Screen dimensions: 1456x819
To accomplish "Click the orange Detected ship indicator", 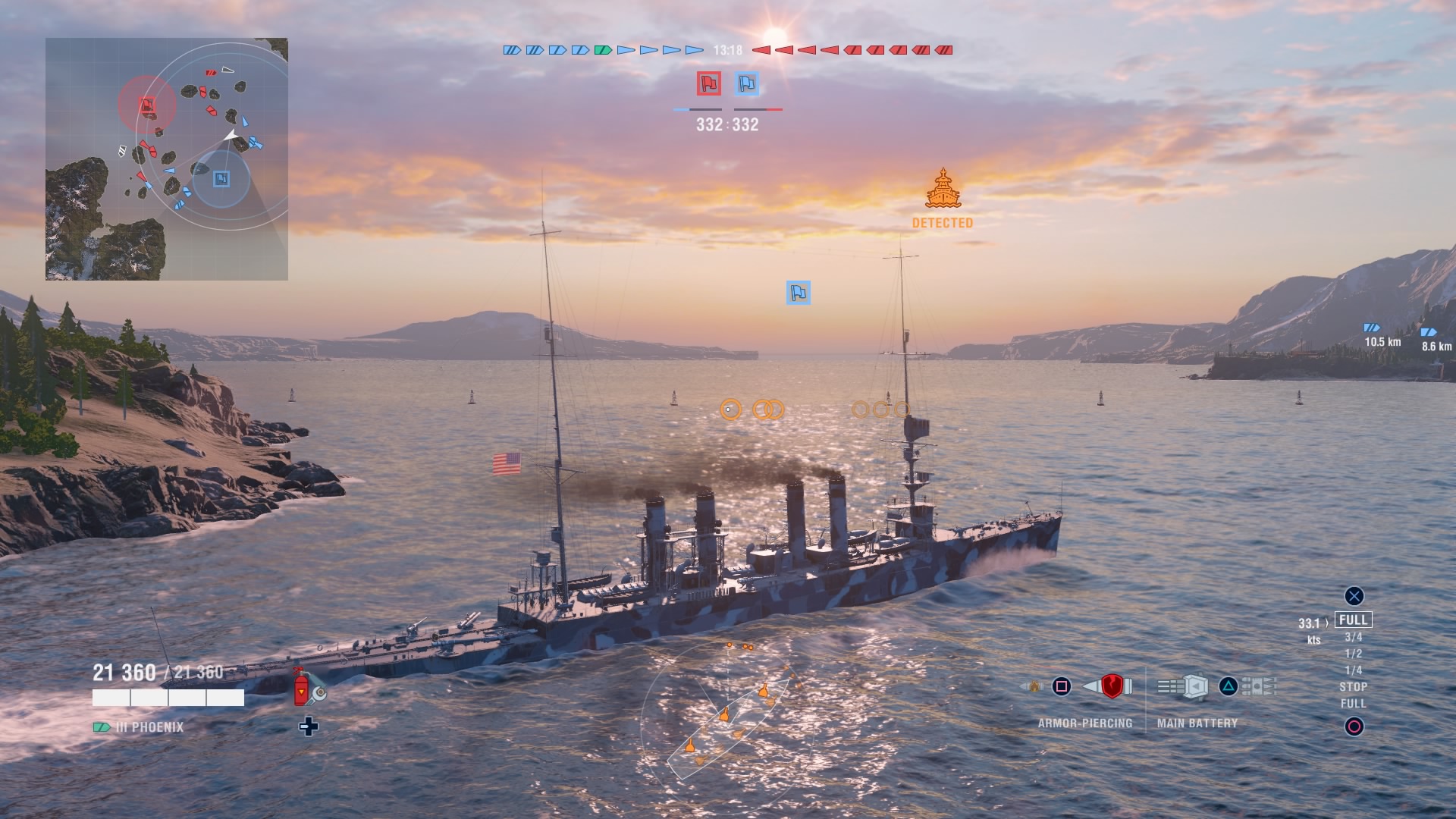I will (x=943, y=190).
